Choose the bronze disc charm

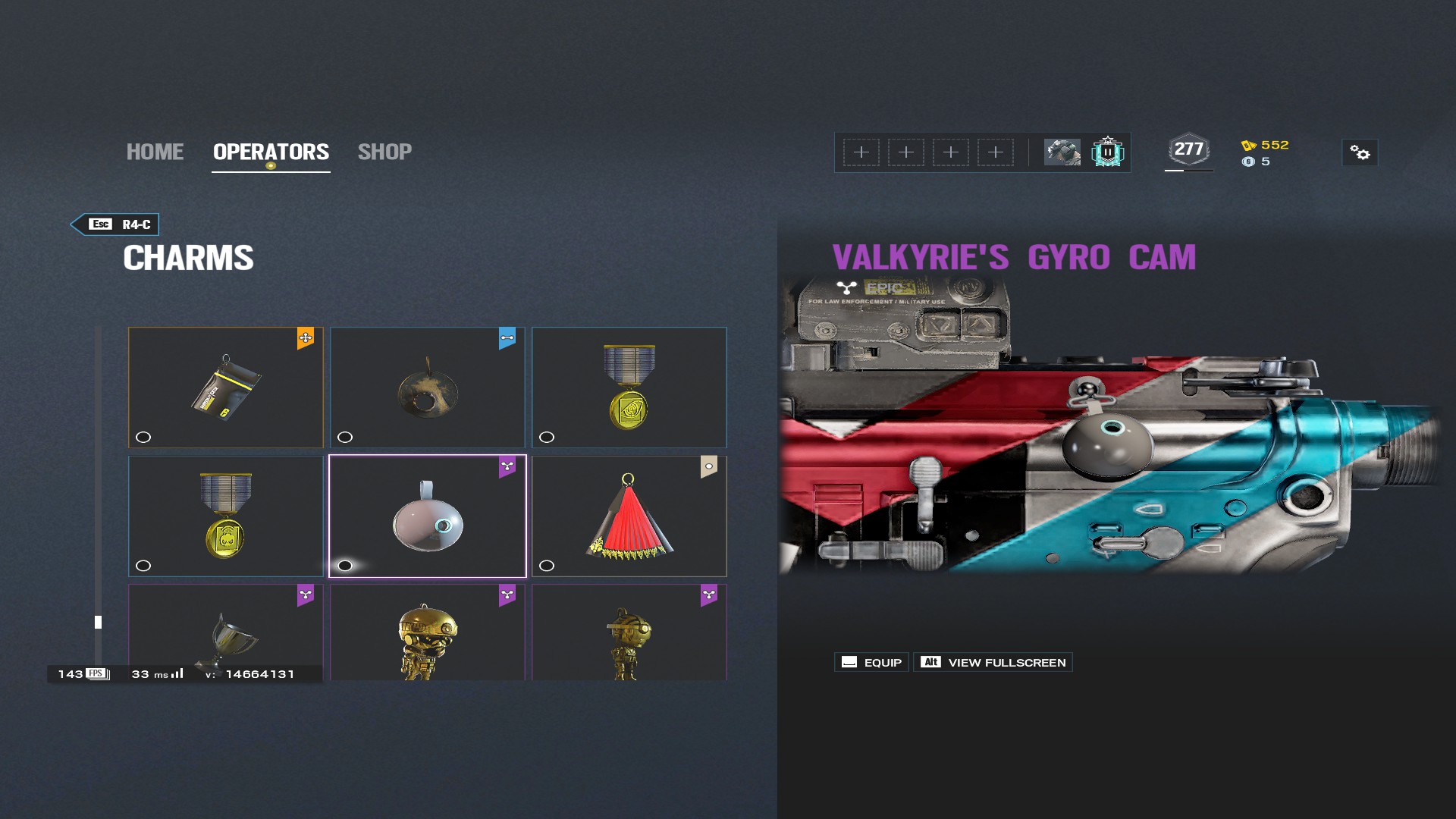pos(428,387)
